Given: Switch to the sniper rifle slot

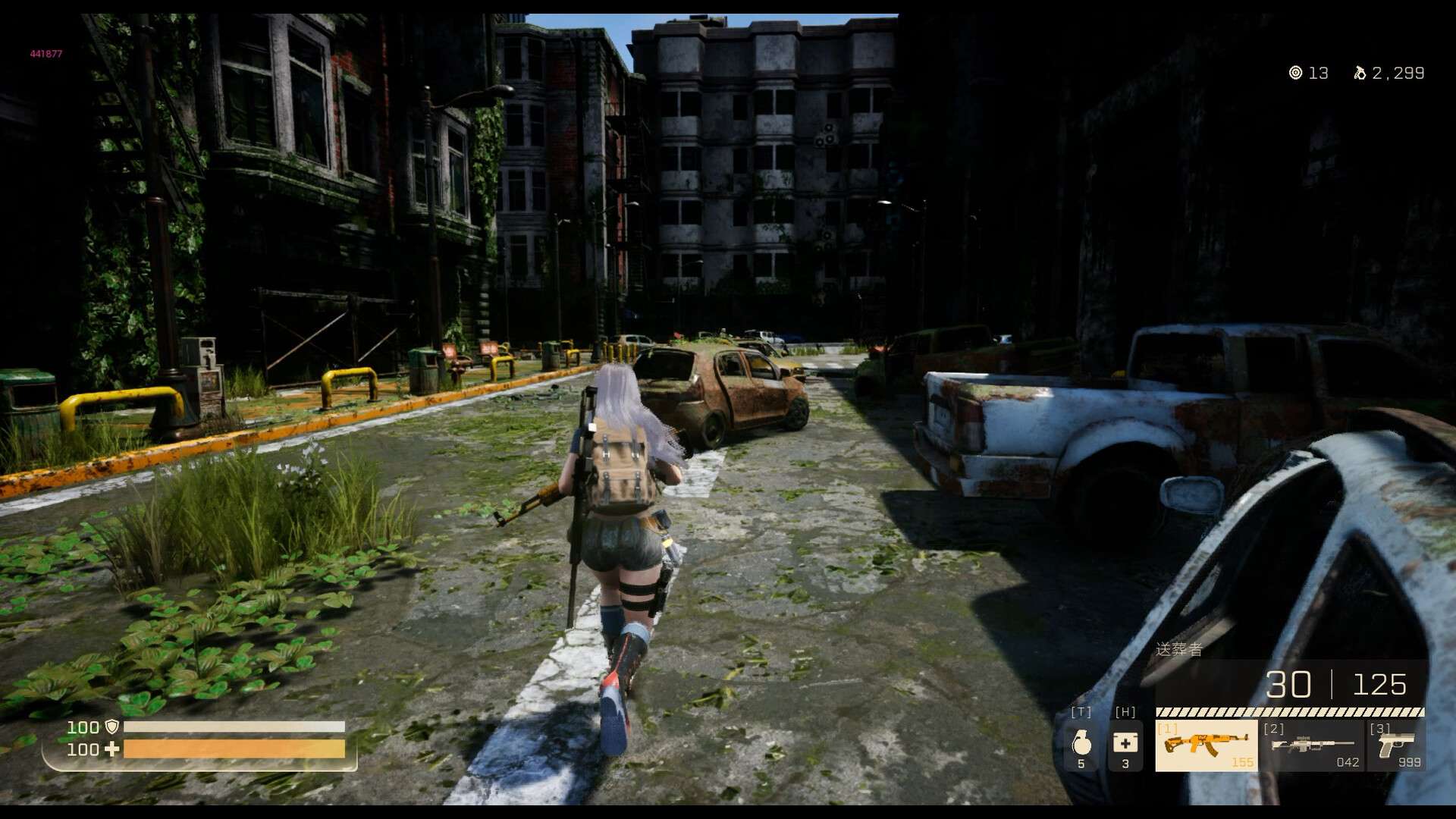Looking at the screenshot, I should (1312, 745).
